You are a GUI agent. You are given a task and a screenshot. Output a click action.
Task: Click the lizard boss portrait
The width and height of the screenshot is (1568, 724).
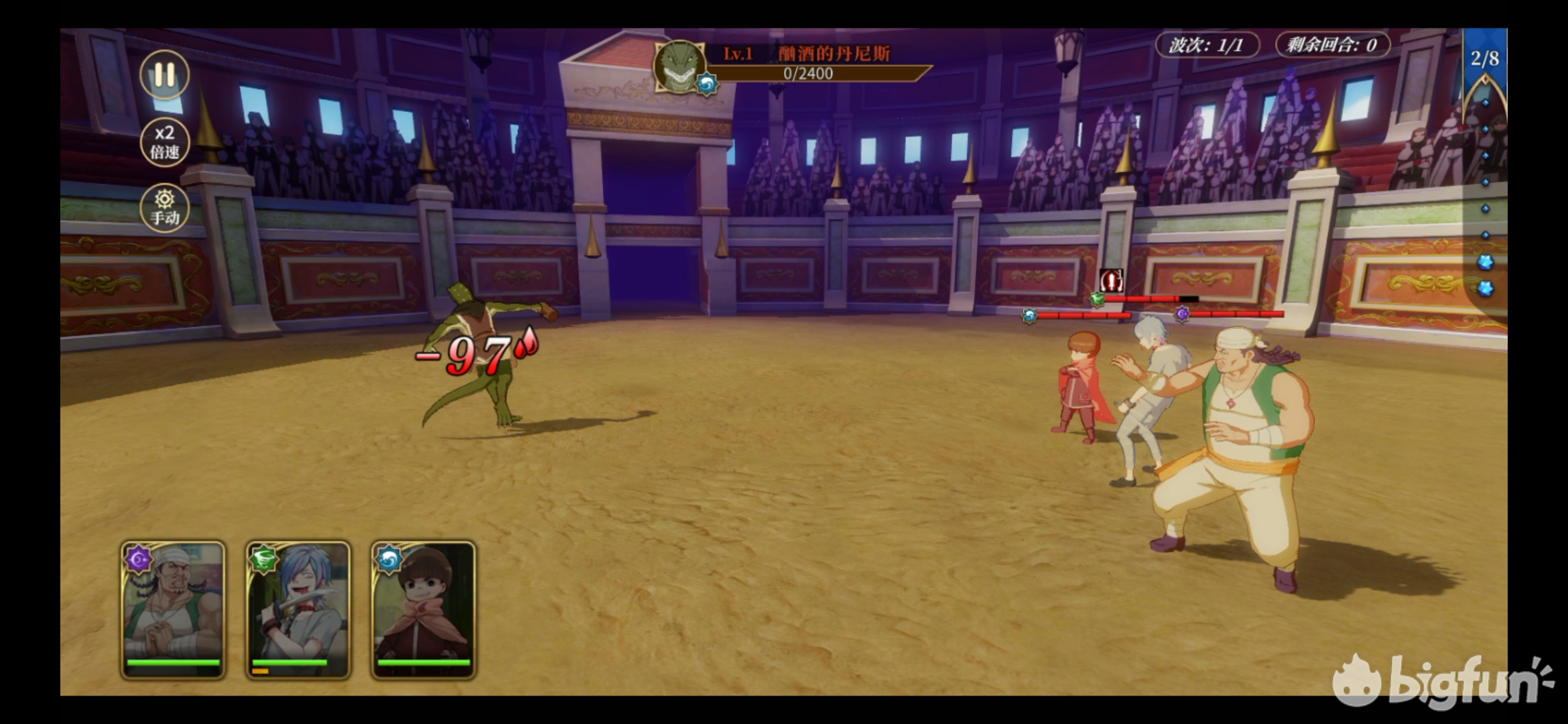[x=680, y=67]
